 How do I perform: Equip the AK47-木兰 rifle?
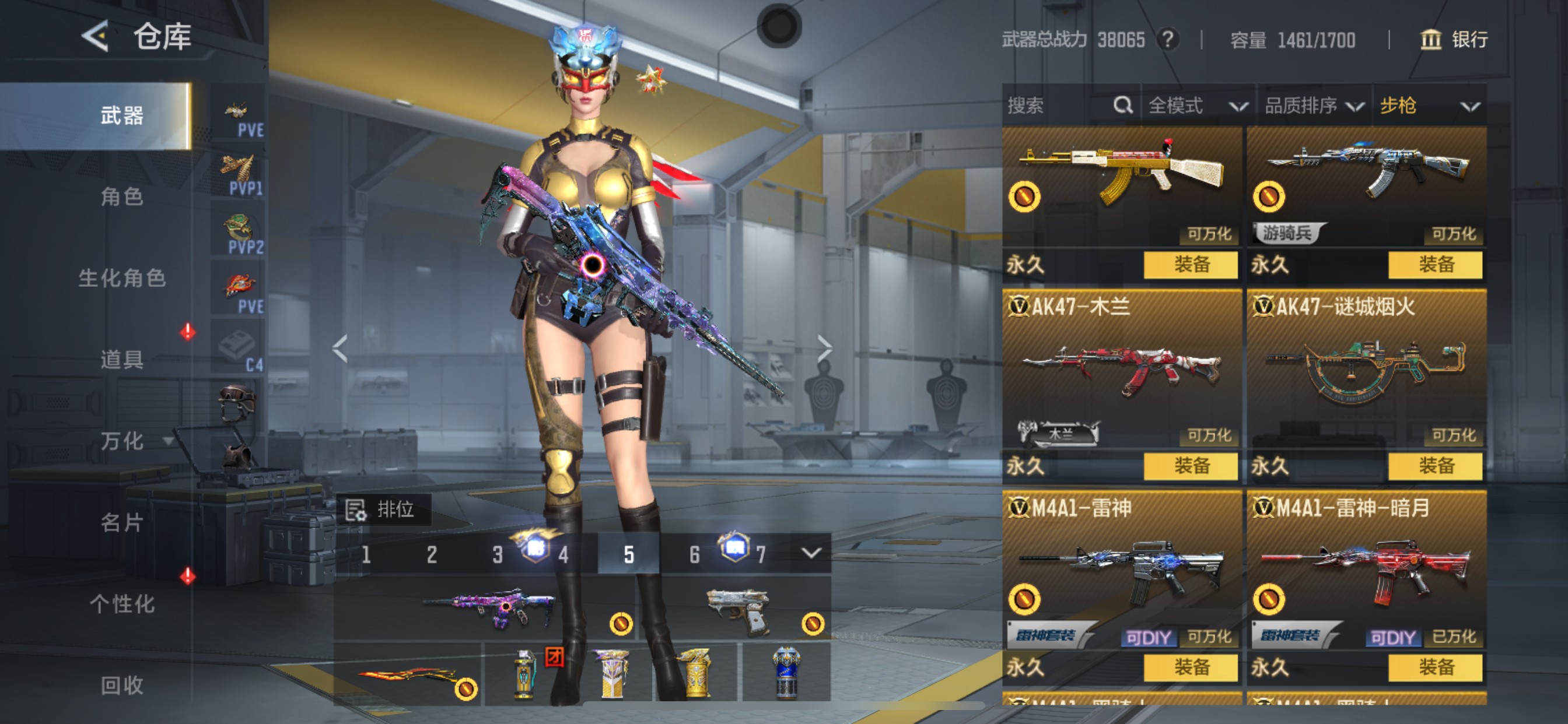click(x=1191, y=466)
